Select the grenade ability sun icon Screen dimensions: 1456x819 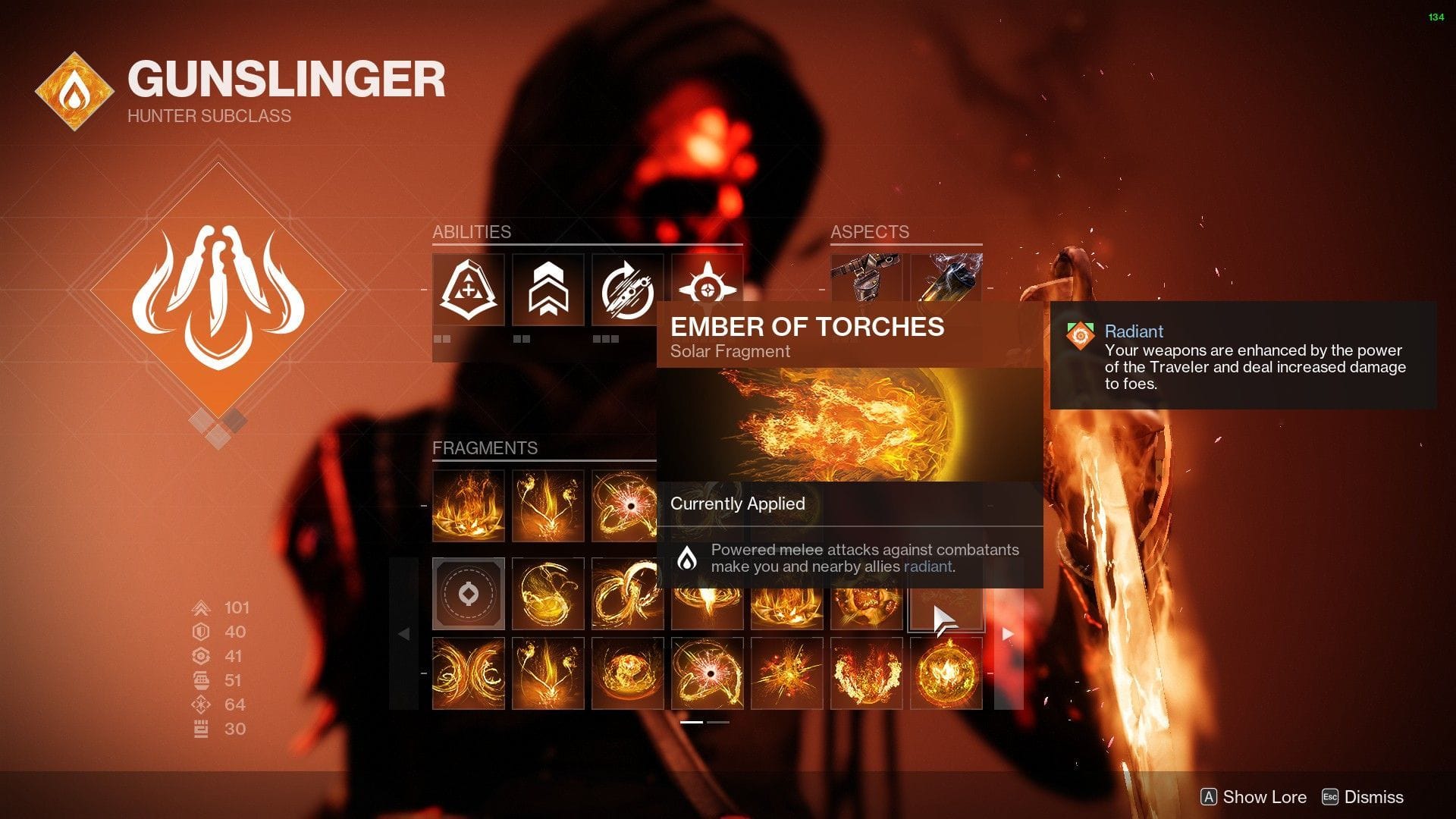coord(707,290)
